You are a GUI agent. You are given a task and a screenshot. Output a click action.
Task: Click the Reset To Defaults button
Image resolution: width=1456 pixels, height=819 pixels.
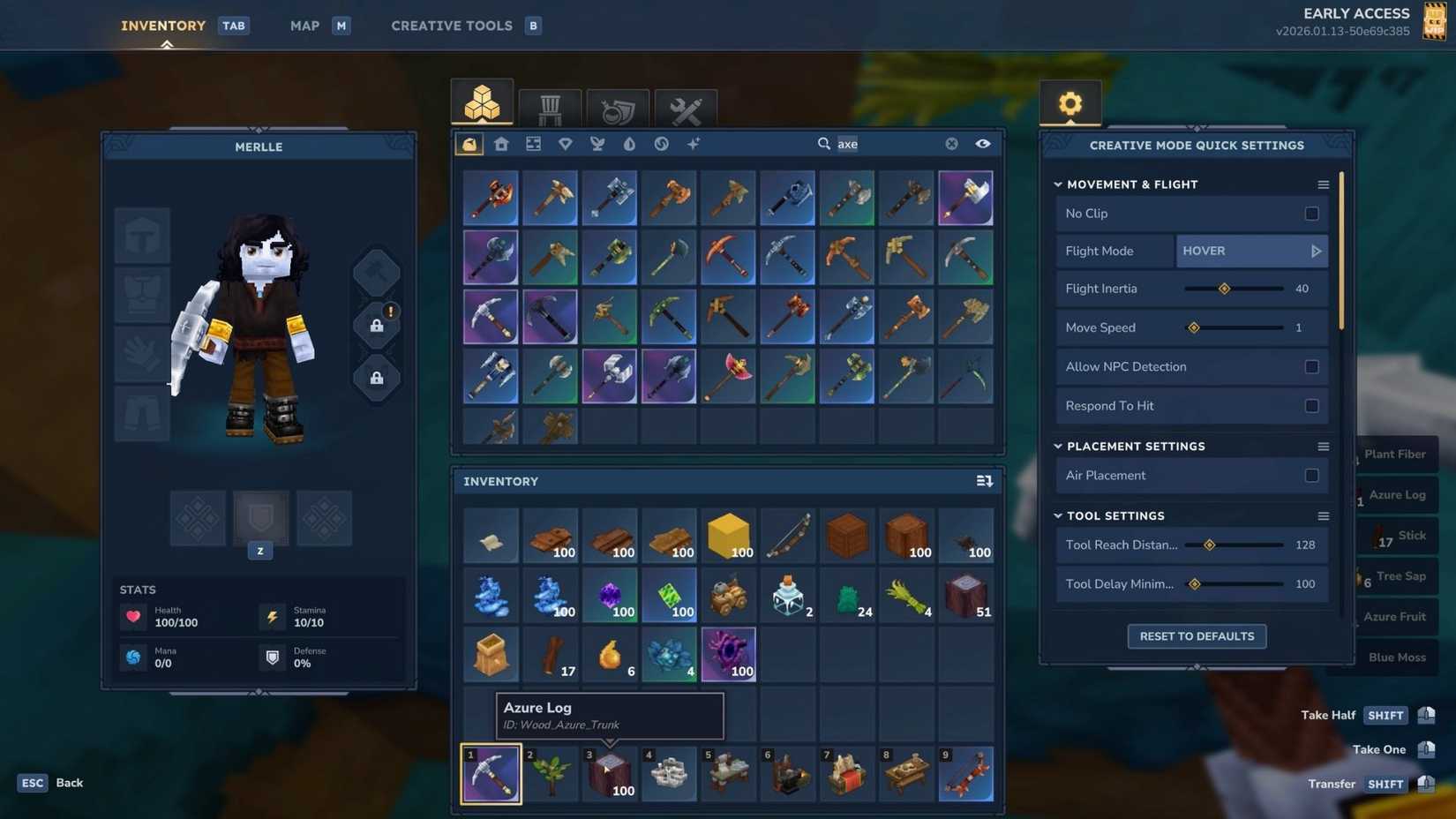click(x=1197, y=635)
